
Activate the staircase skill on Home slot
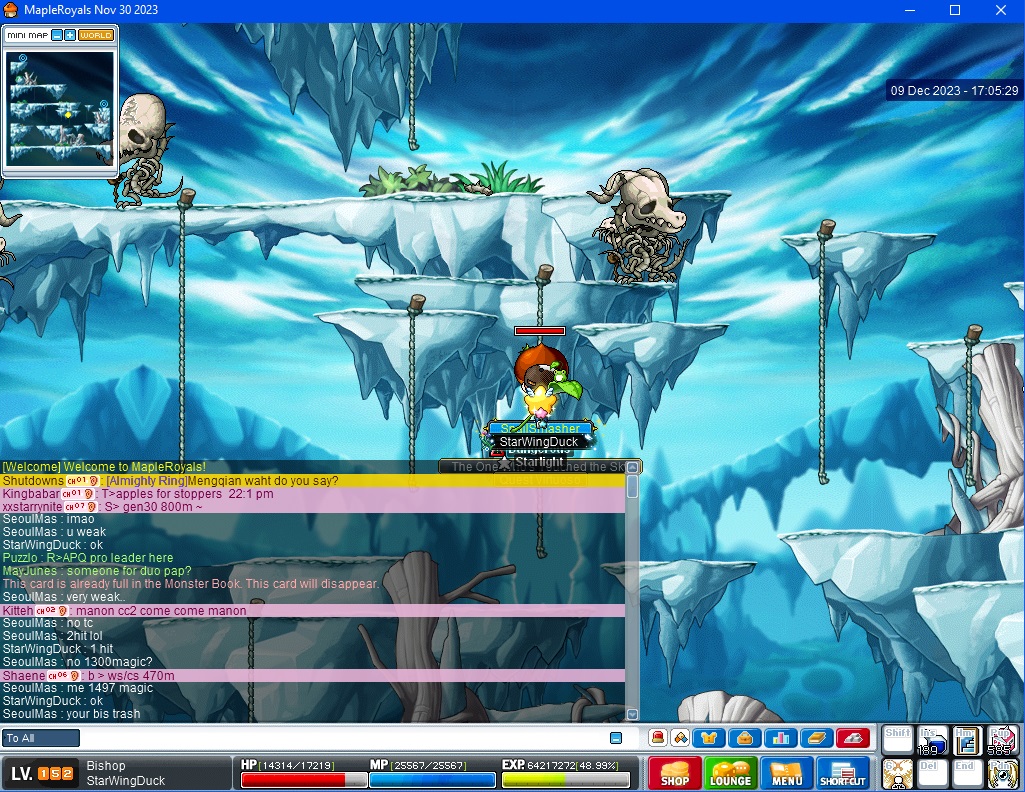click(965, 740)
